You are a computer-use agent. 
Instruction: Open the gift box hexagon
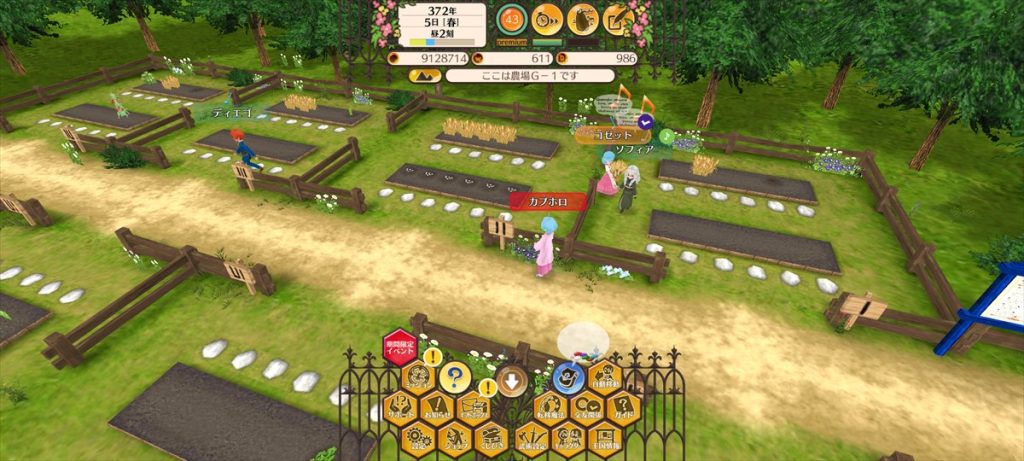tap(475, 408)
